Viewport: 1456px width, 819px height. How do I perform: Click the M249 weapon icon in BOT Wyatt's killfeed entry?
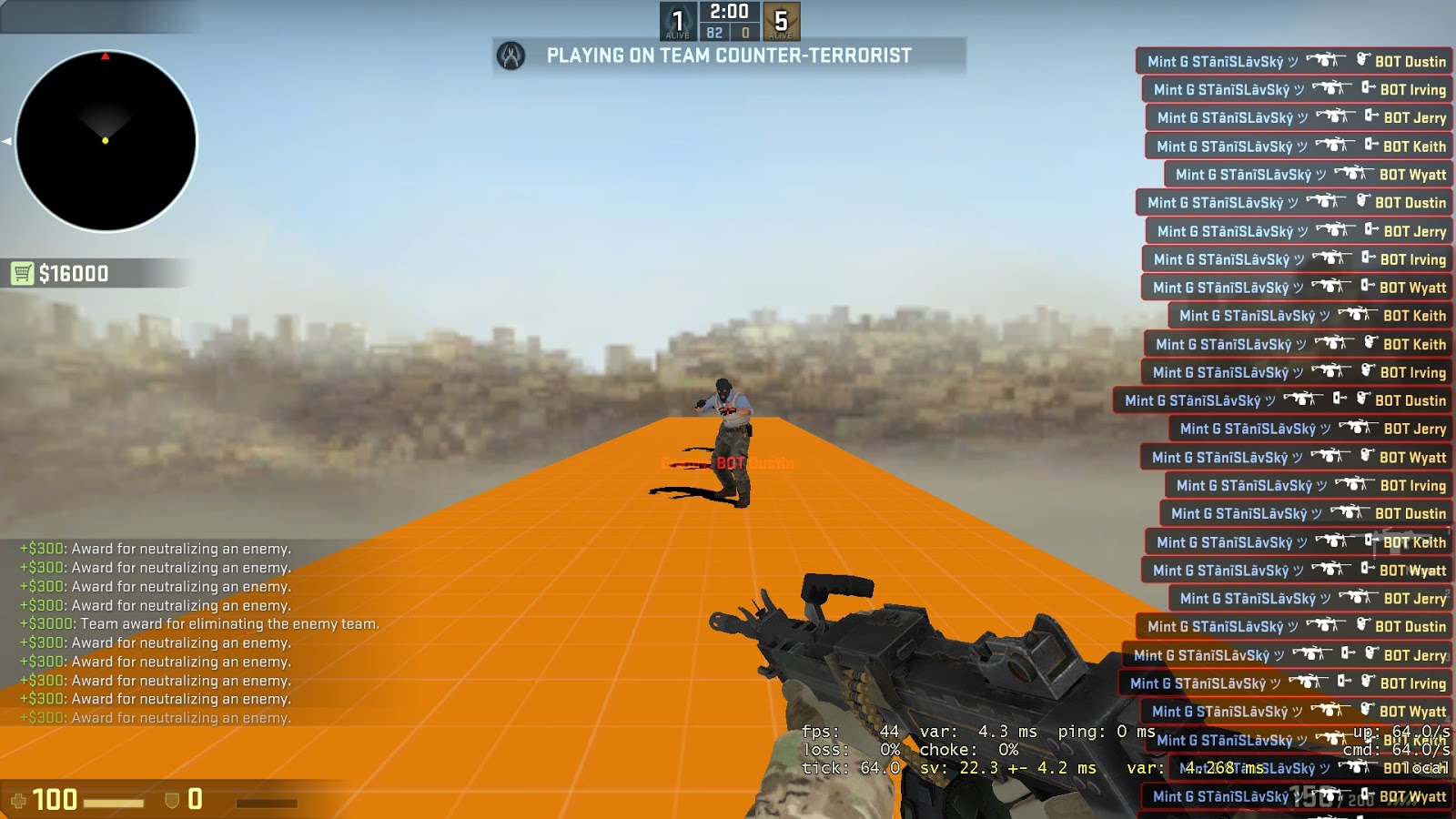click(x=1354, y=171)
